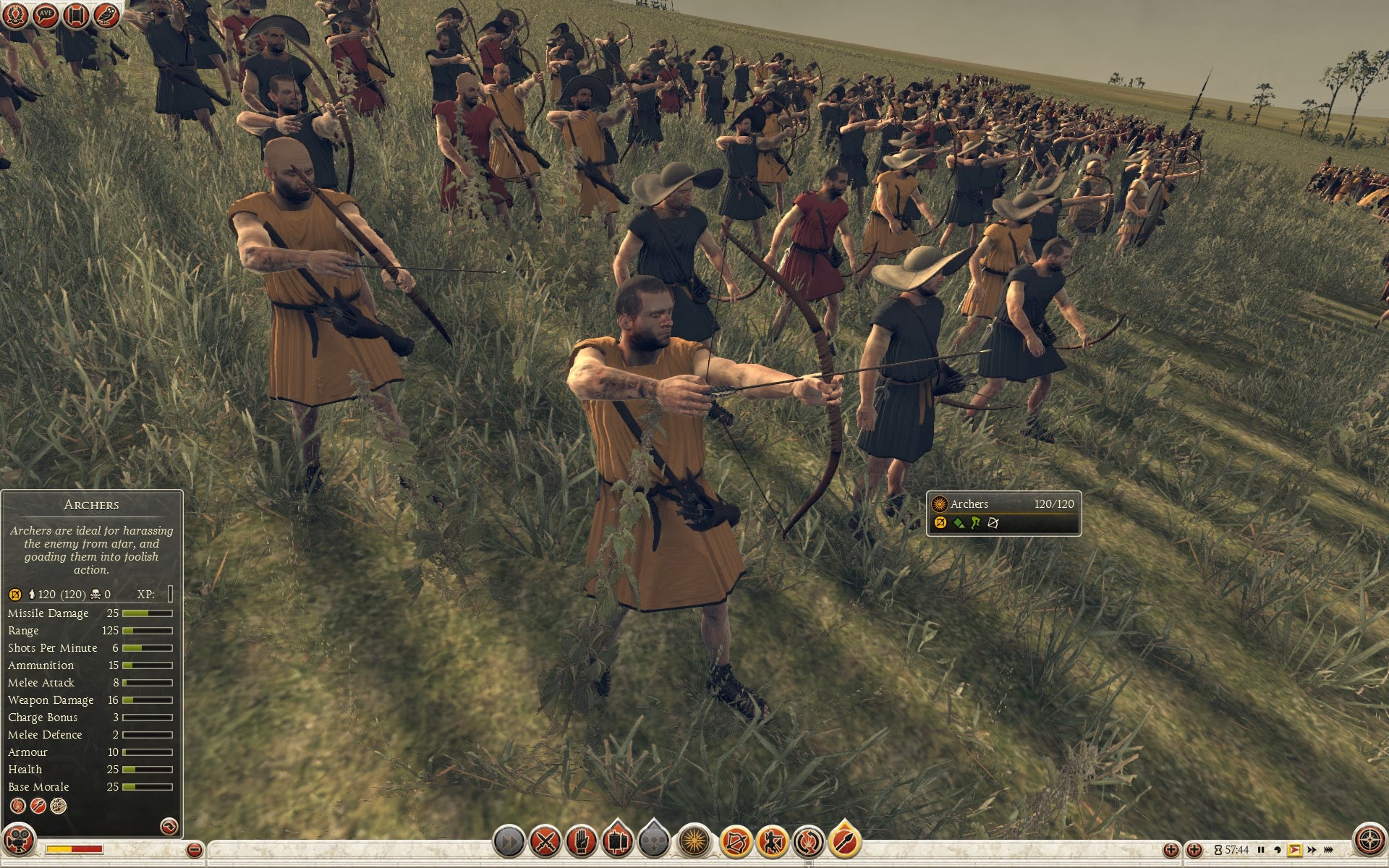Click the raised hand halt button

click(581, 842)
